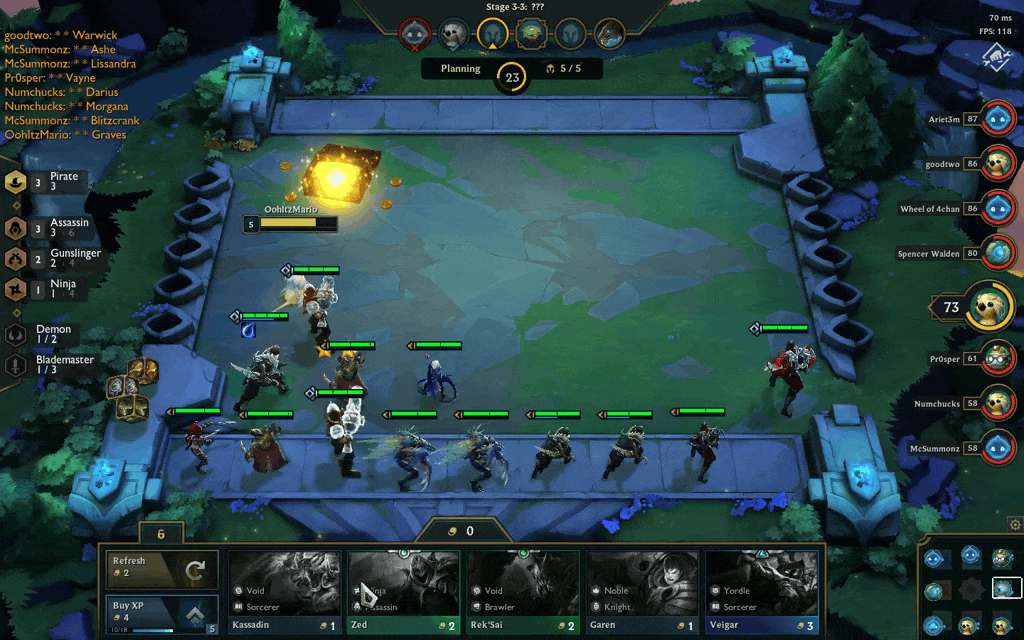Select the Pirate trait entry
Viewport: 1024px width, 640px height.
coord(45,181)
